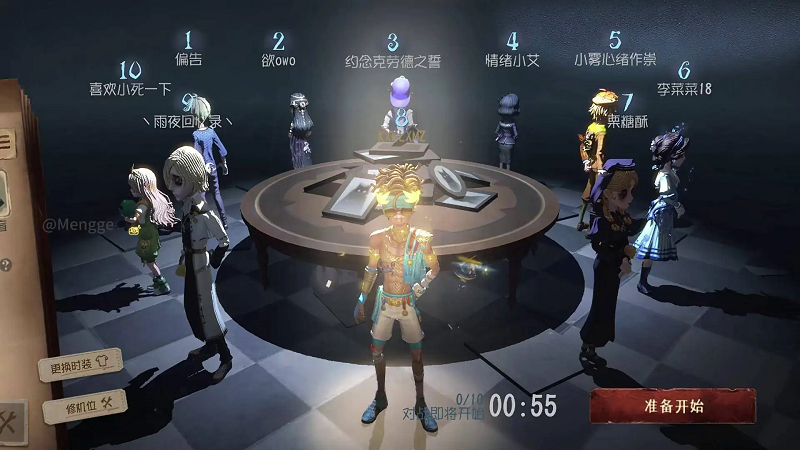Click the 准备开始 ready button
Screen dimensions: 800x450
tap(672, 406)
